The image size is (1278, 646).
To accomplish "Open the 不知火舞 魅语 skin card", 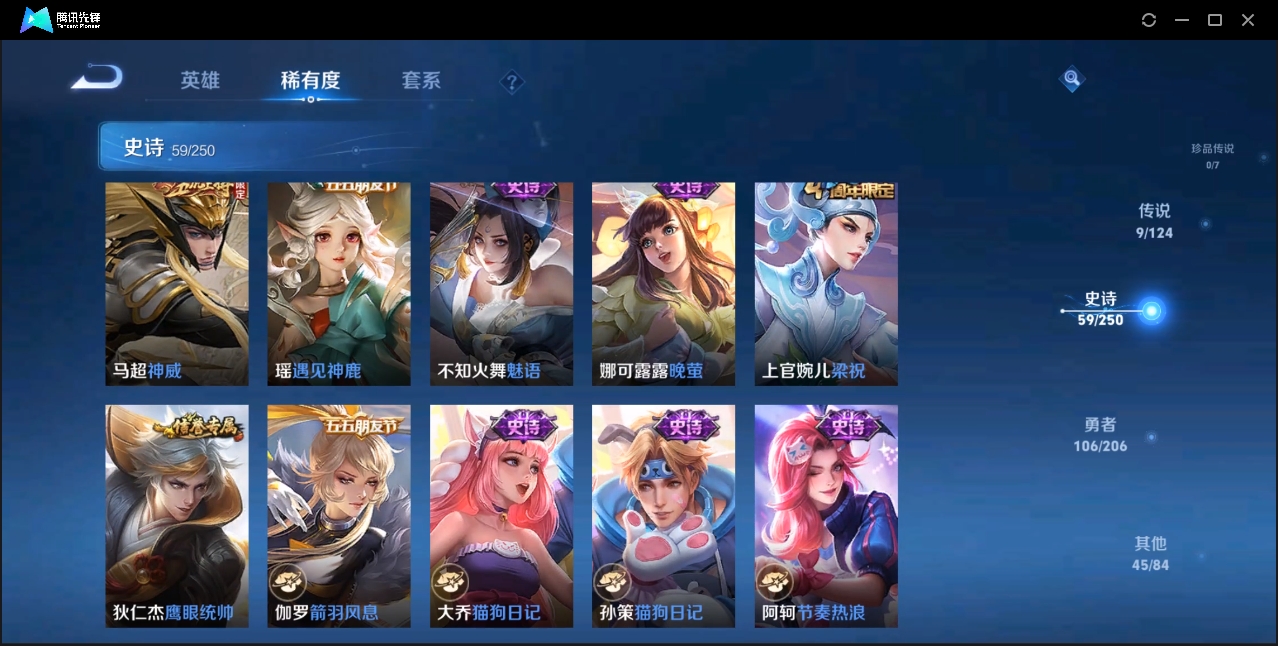I will pos(501,284).
